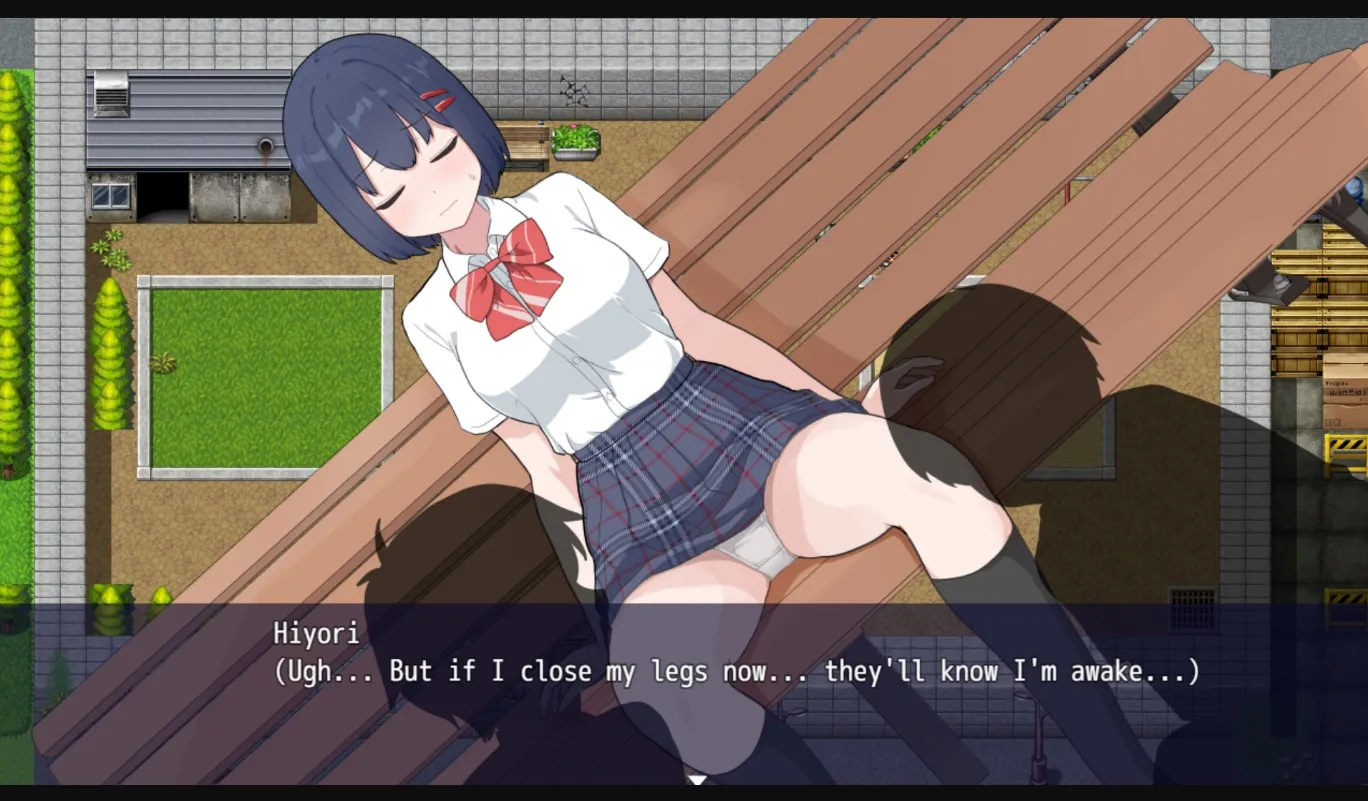Click the Hiyori name label in the dialogue box

pyautogui.click(x=314, y=631)
